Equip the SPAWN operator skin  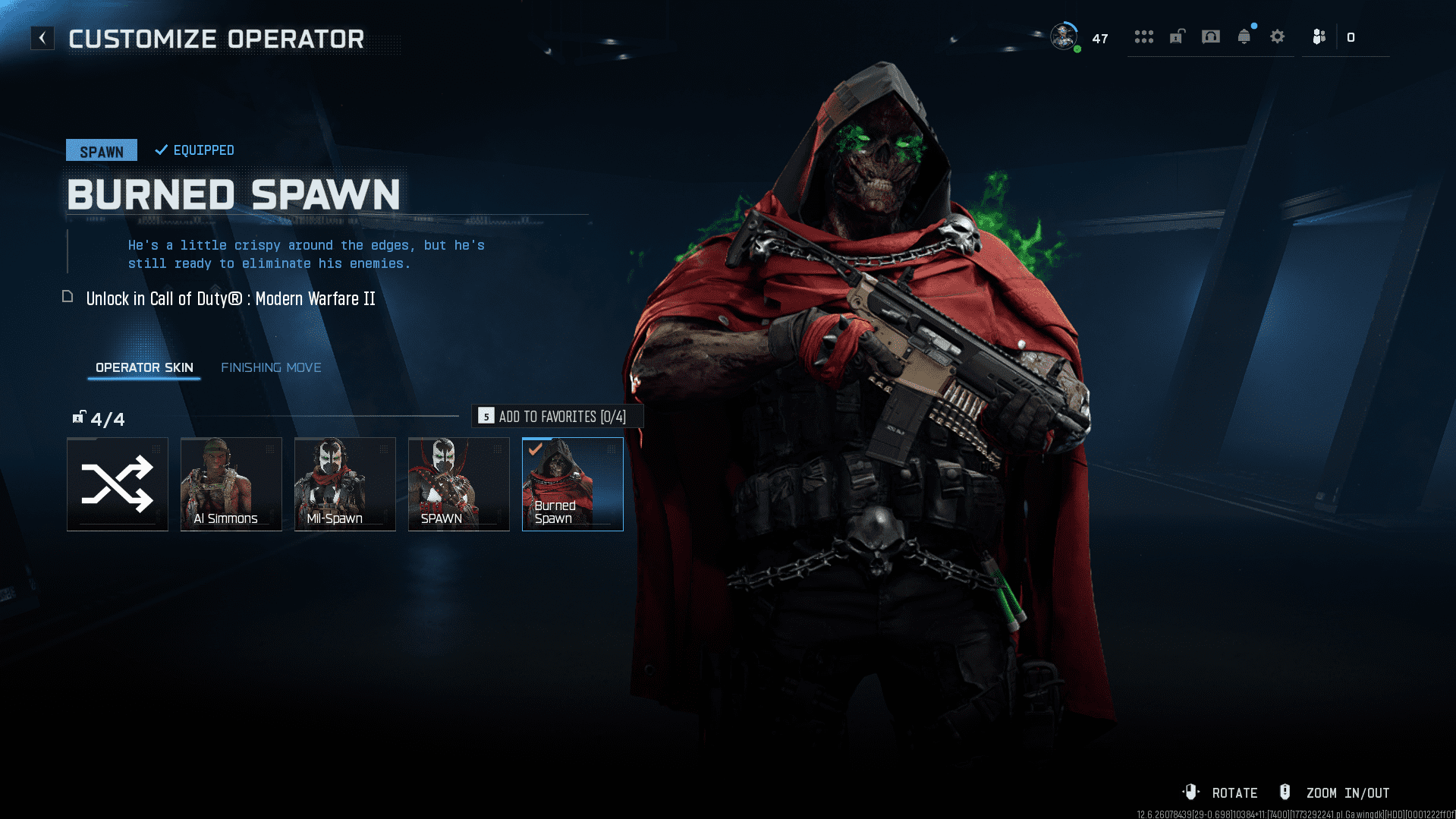pos(459,484)
